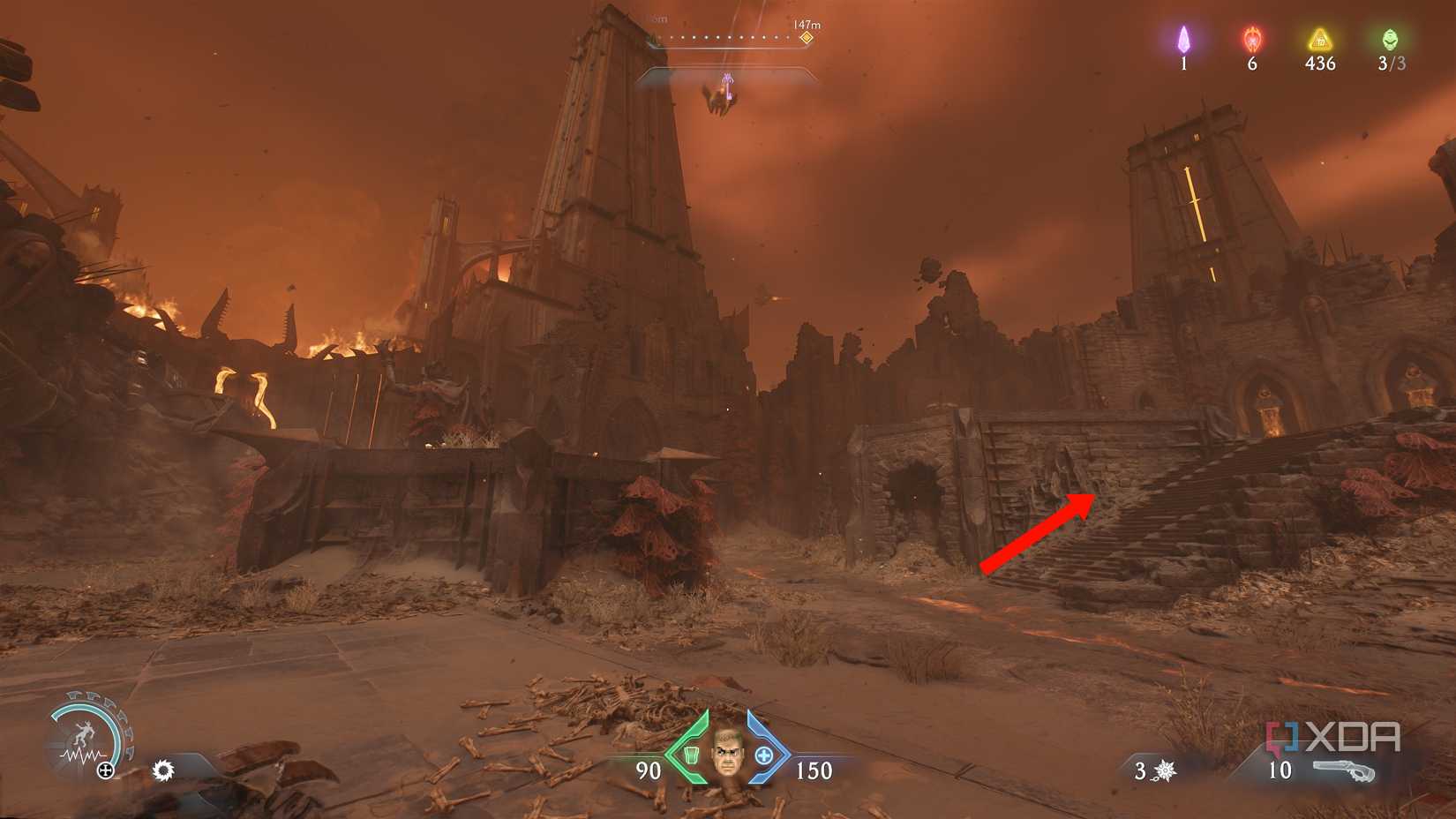Image resolution: width=1456 pixels, height=819 pixels.
Task: Select the purple crystal resource icon
Action: pyautogui.click(x=1183, y=40)
